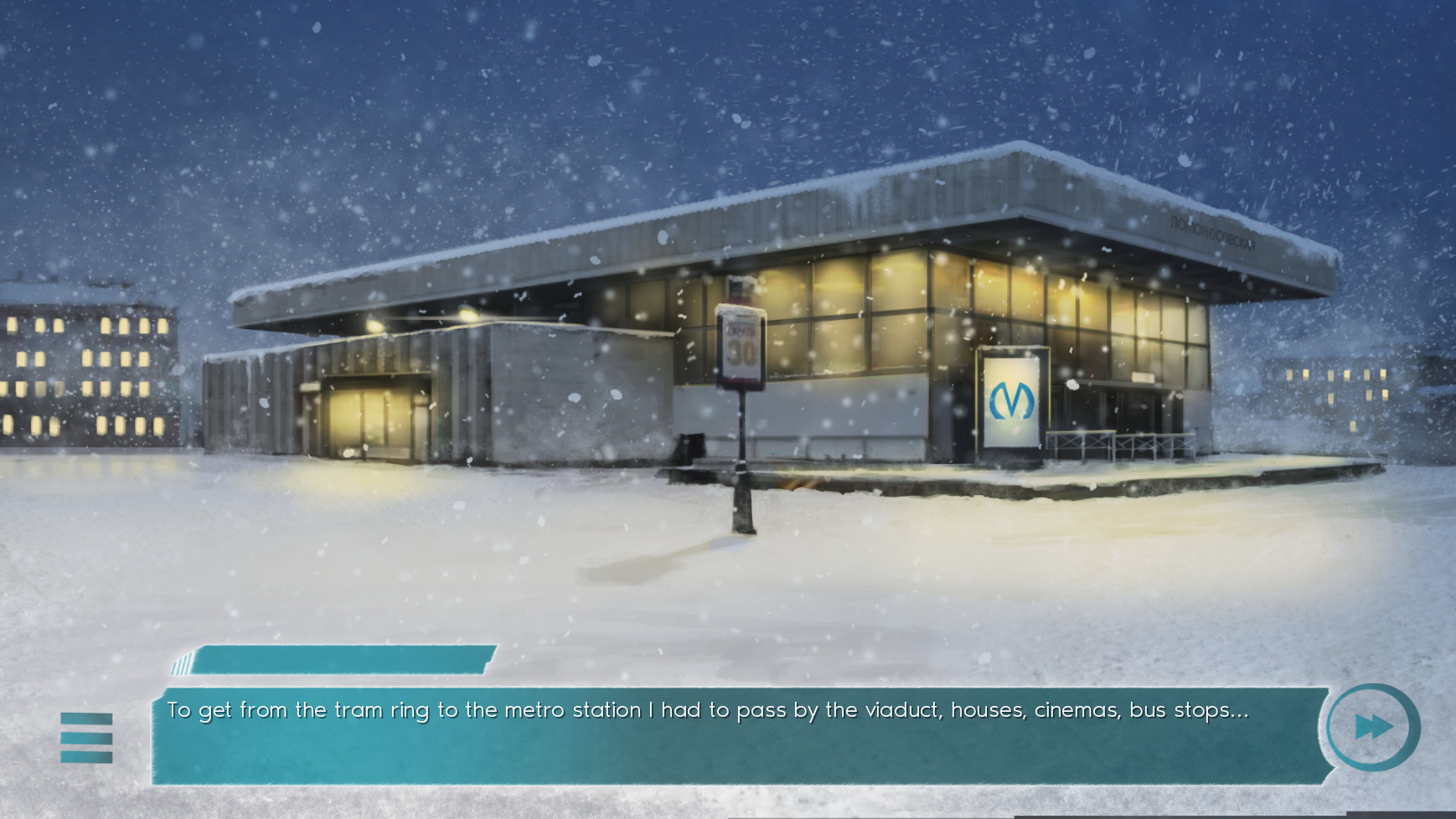The width and height of the screenshot is (1456, 819).
Task: Advance the dialogue text box
Action: pyautogui.click(x=737, y=737)
